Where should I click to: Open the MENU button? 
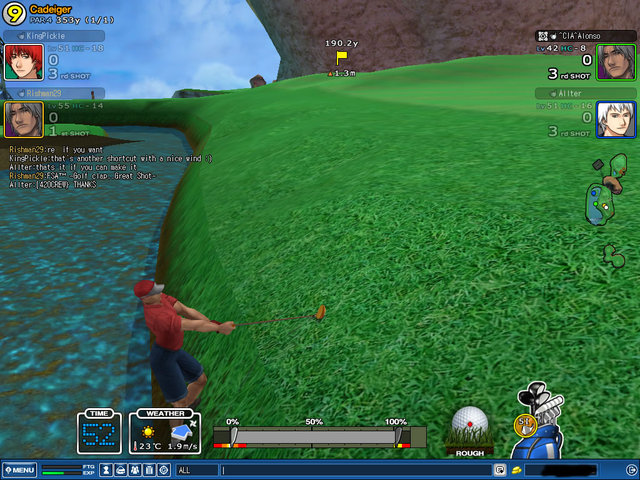point(20,470)
